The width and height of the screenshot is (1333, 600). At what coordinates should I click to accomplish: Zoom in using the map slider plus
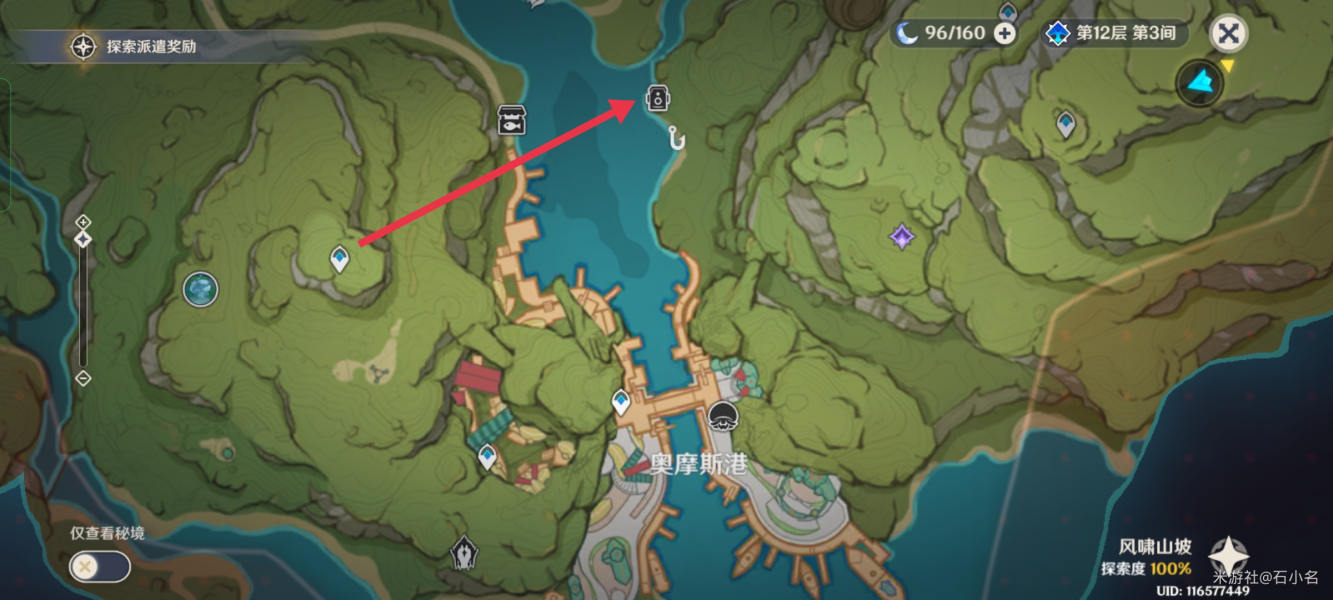coord(83,221)
